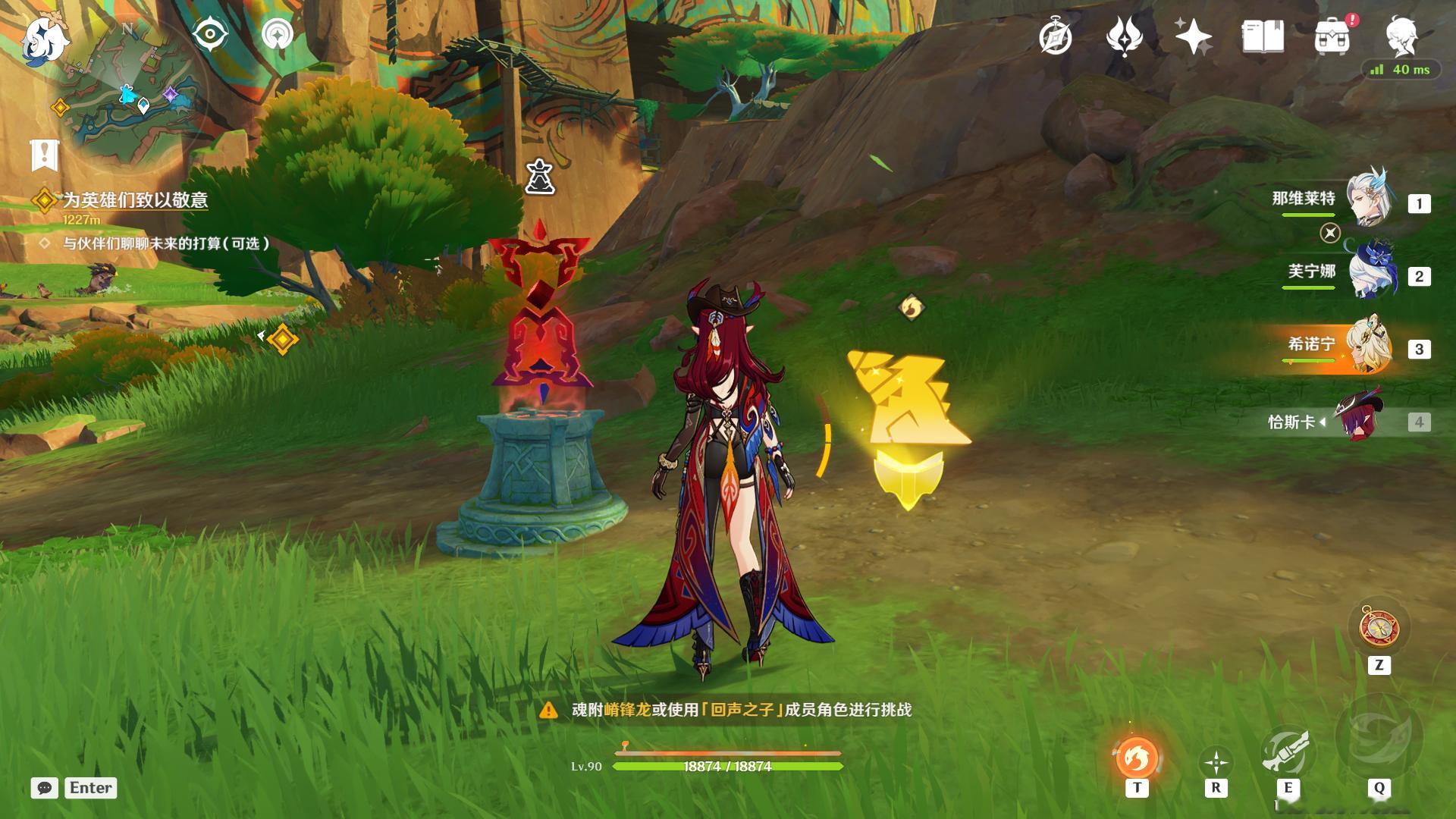The height and width of the screenshot is (819, 1456).
Task: Activate the elemental skill gun icon
Action: pos(1287,752)
